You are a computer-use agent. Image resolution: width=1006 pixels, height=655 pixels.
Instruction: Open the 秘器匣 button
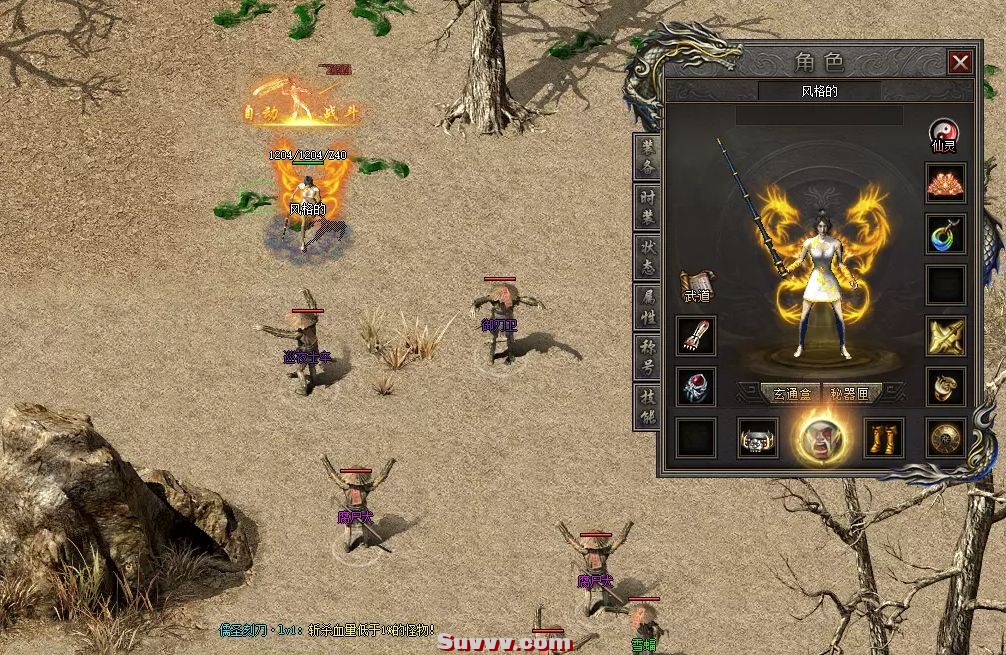(850, 393)
